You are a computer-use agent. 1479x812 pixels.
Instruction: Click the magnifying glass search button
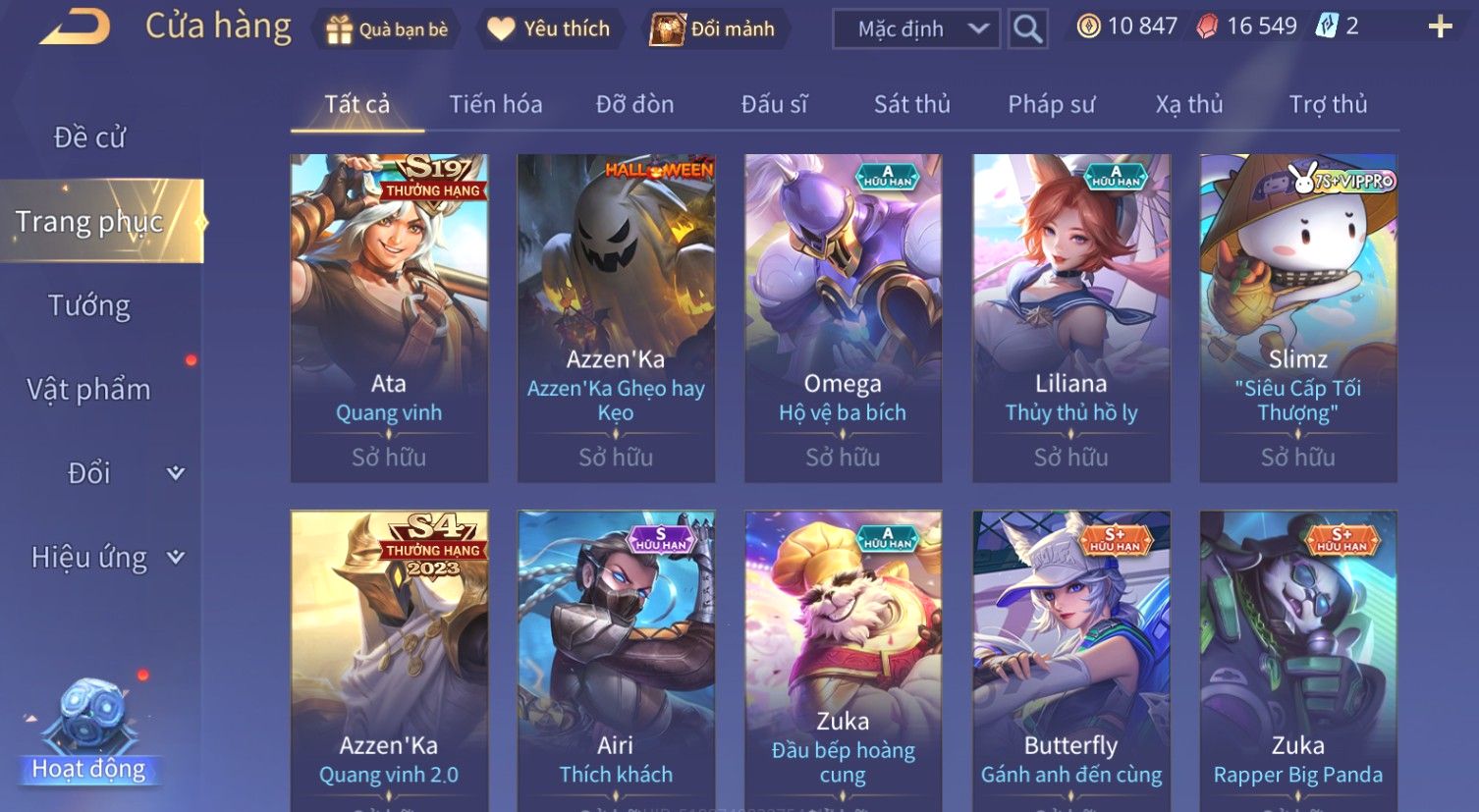1027,29
